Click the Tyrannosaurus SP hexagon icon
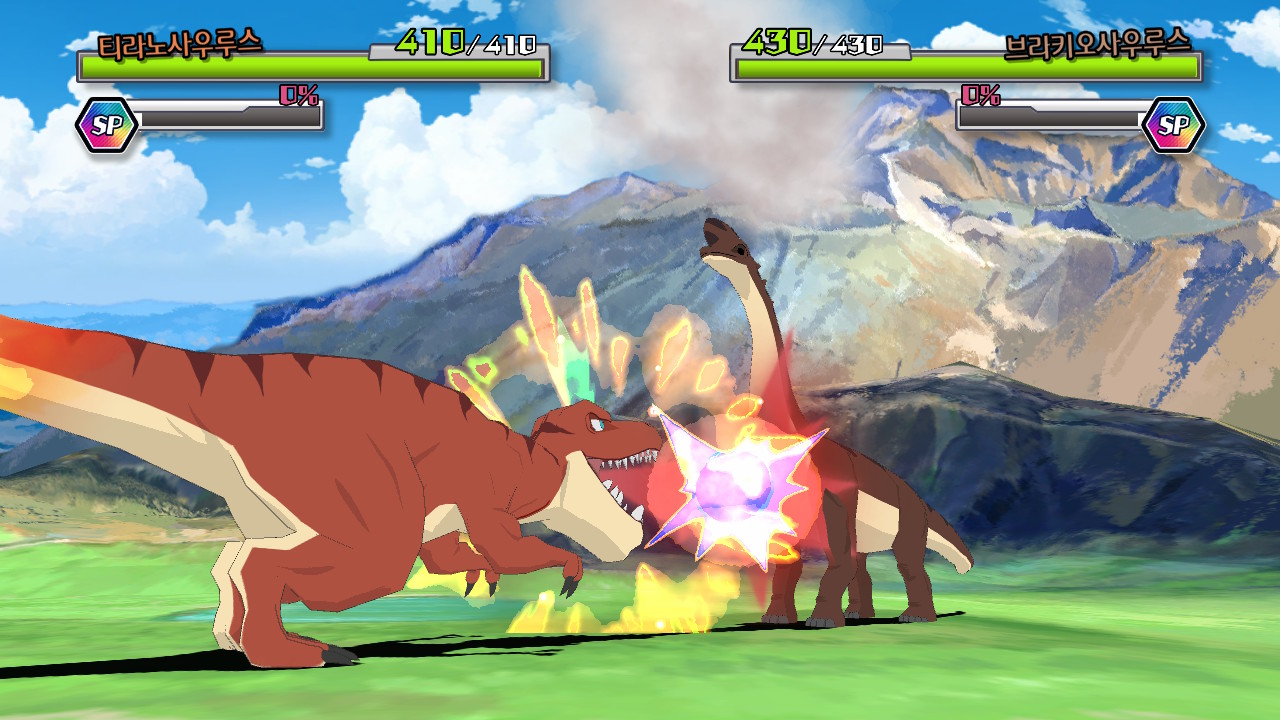The height and width of the screenshot is (720, 1280). click(x=106, y=125)
